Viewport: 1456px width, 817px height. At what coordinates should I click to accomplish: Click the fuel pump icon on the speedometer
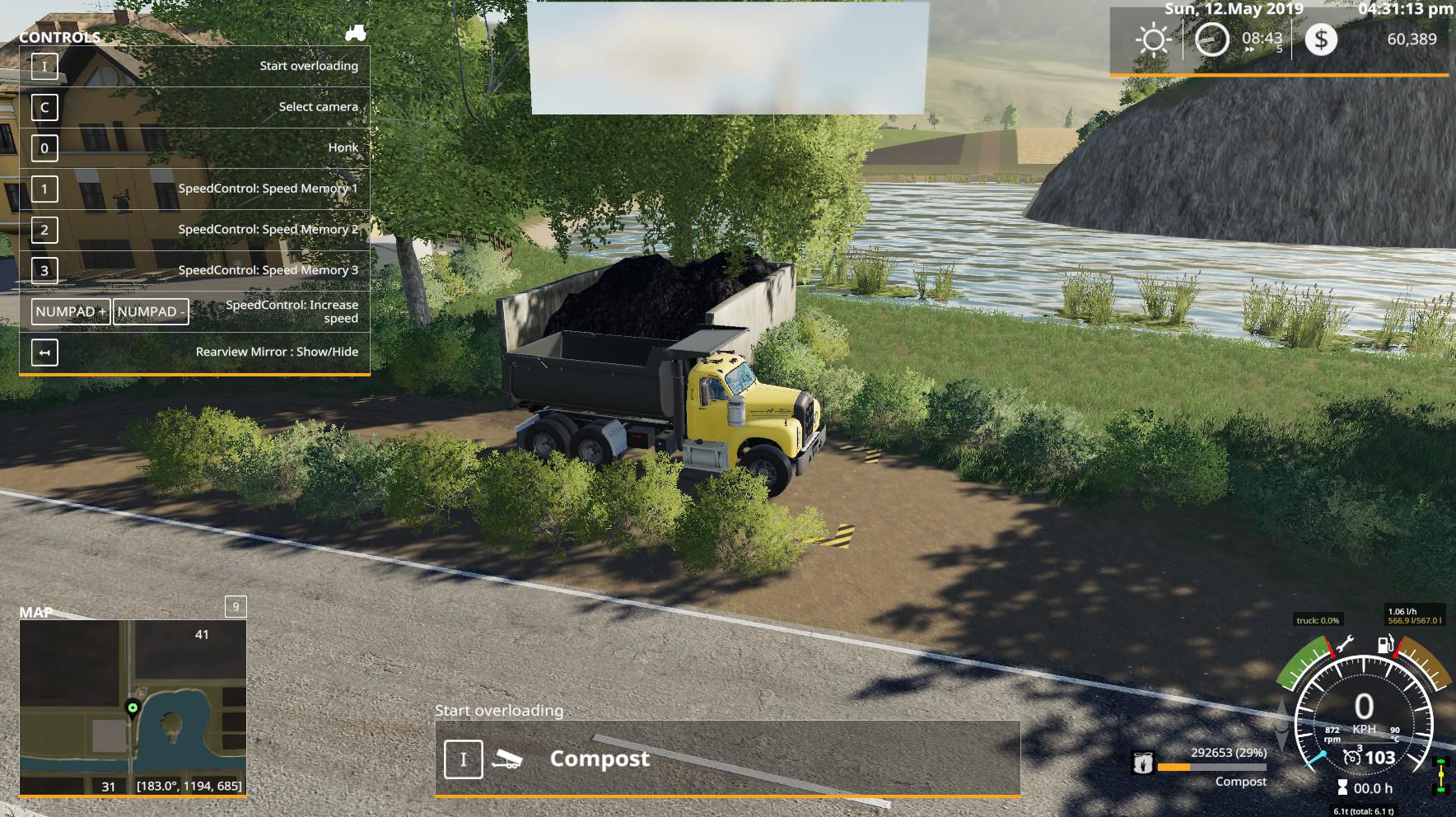tap(1386, 644)
